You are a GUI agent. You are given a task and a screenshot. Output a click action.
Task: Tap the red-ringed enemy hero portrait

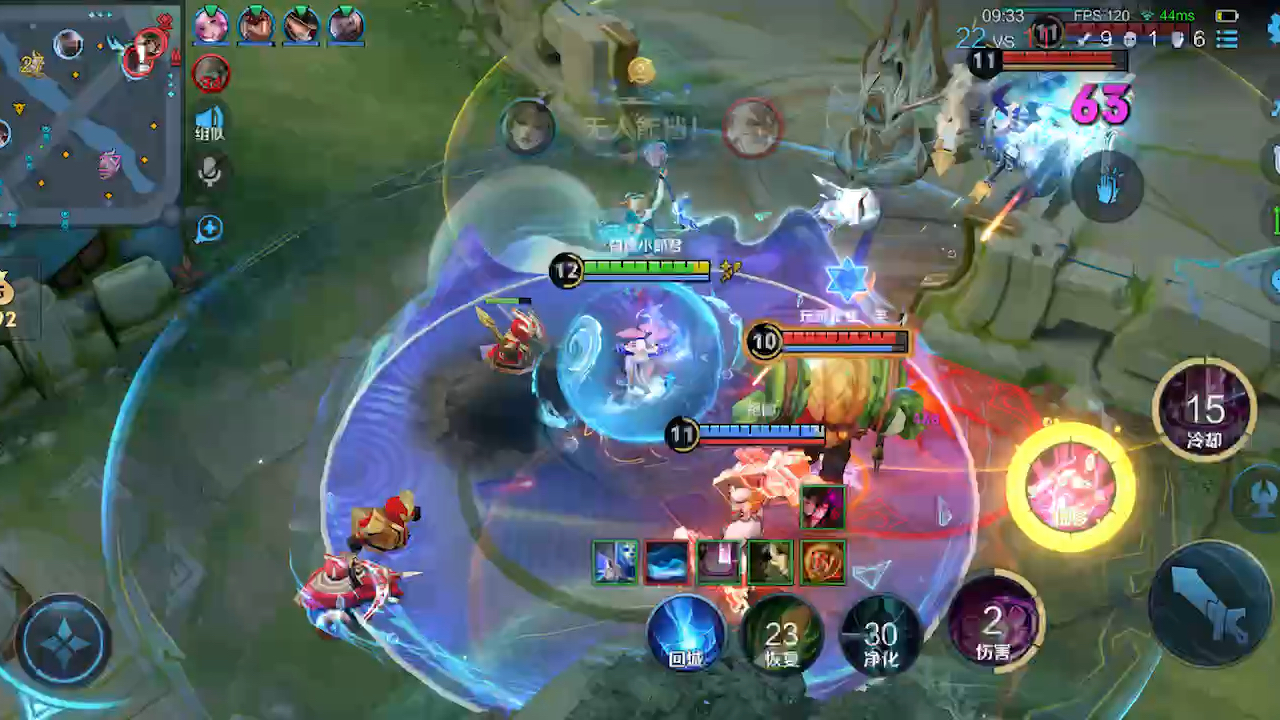tap(211, 73)
